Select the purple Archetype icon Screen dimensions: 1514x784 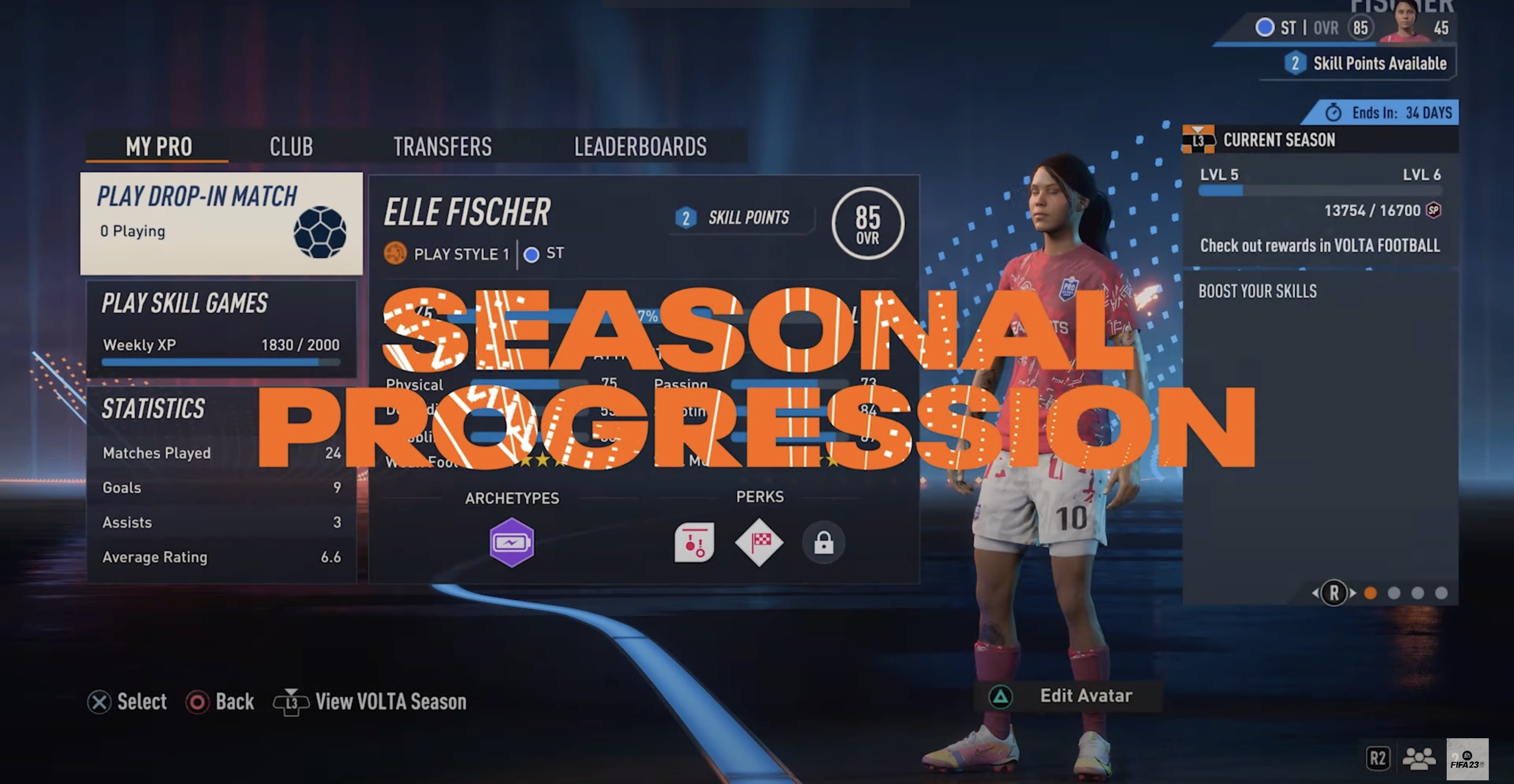click(511, 543)
